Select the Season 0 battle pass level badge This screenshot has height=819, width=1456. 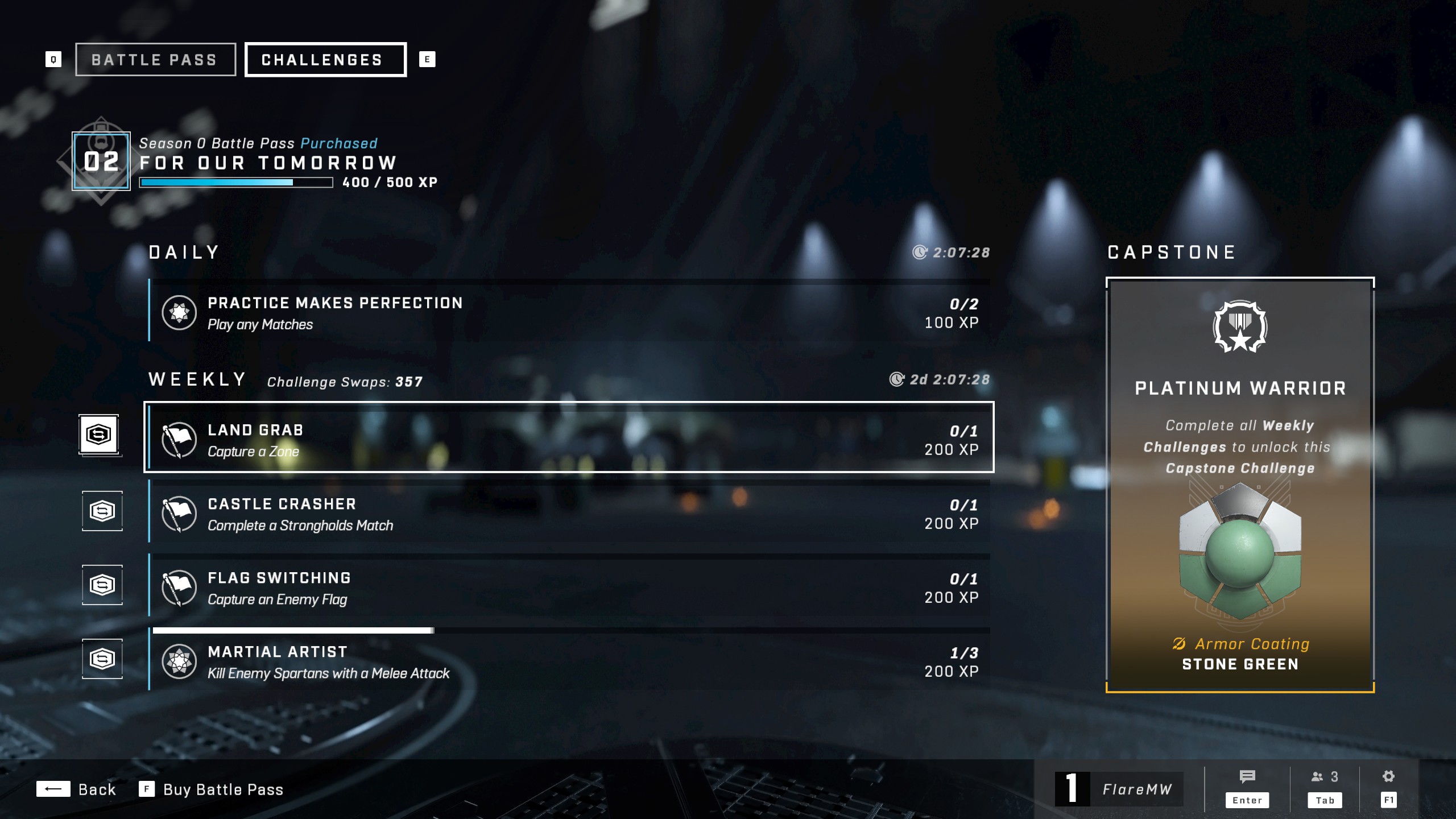pos(101,162)
